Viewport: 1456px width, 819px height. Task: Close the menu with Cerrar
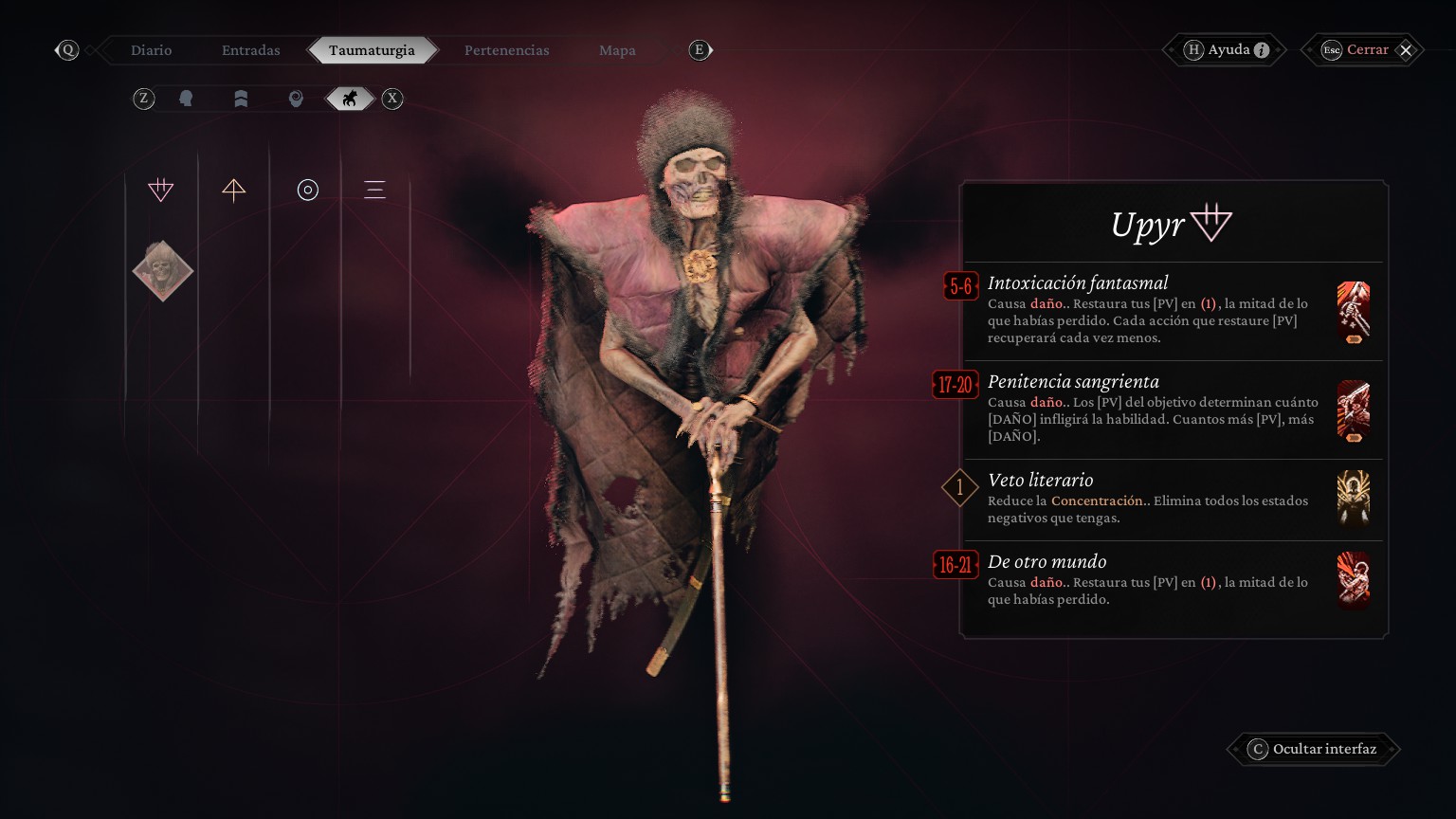[1367, 50]
